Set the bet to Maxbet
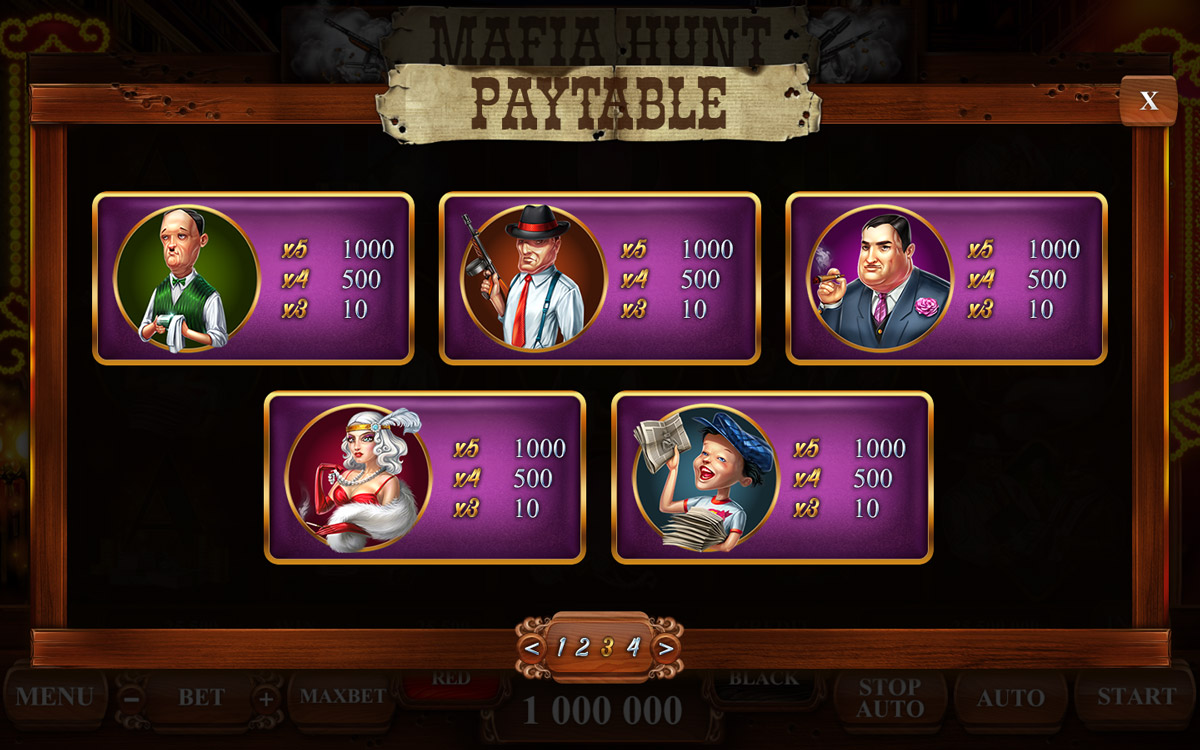 pyautogui.click(x=343, y=697)
